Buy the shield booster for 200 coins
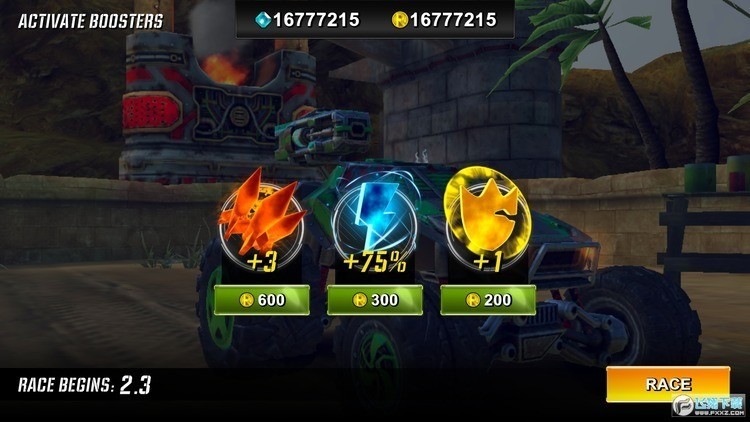This screenshot has height=422, width=750. [488, 300]
